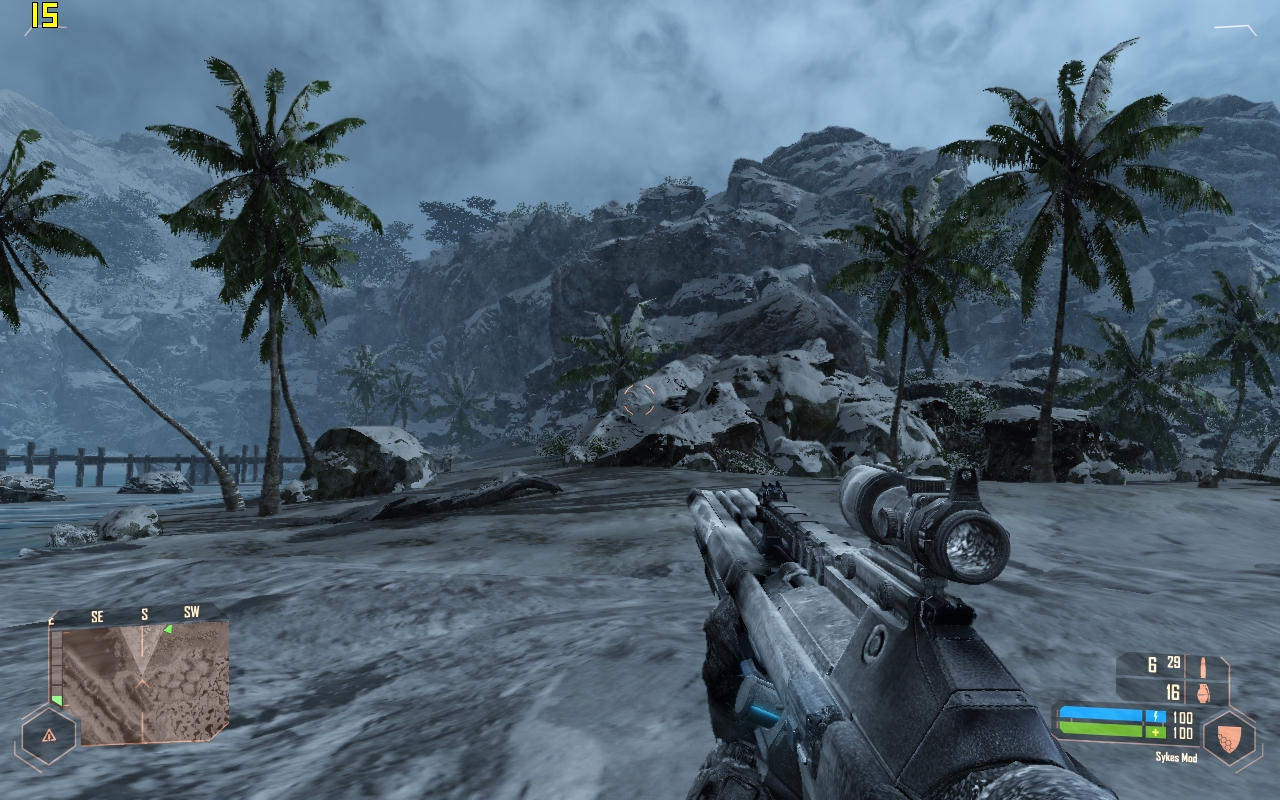Click the blue energy bar at 100
Image resolution: width=1280 pixels, height=800 pixels.
point(1120,714)
